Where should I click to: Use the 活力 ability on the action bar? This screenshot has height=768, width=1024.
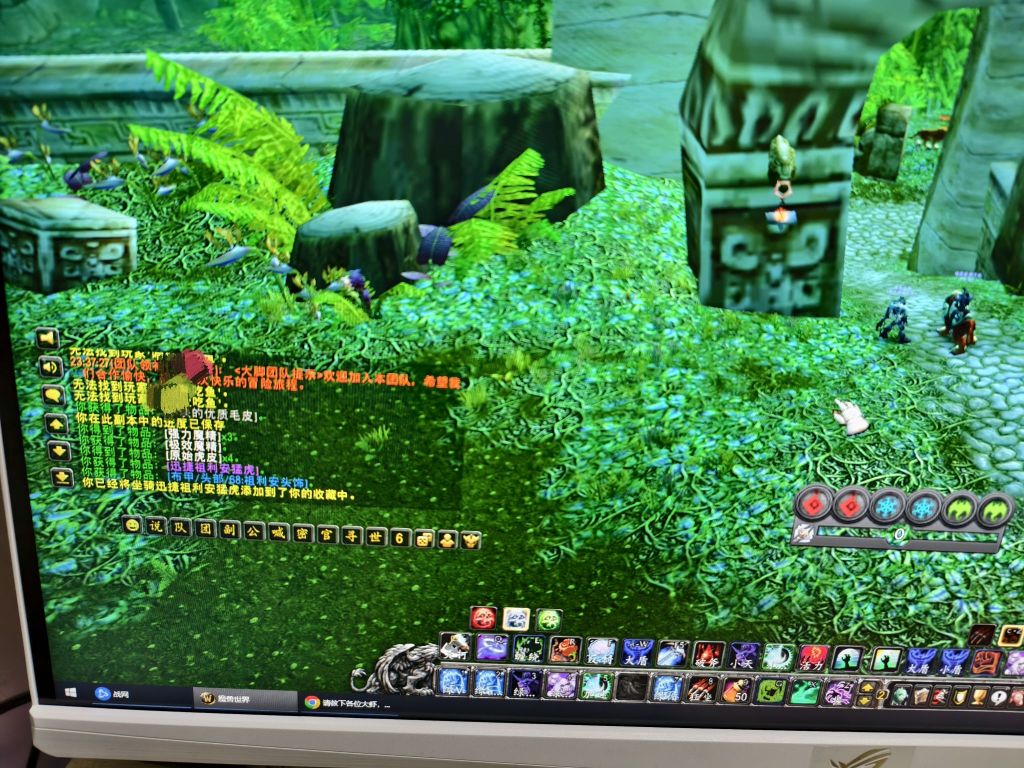(x=812, y=657)
